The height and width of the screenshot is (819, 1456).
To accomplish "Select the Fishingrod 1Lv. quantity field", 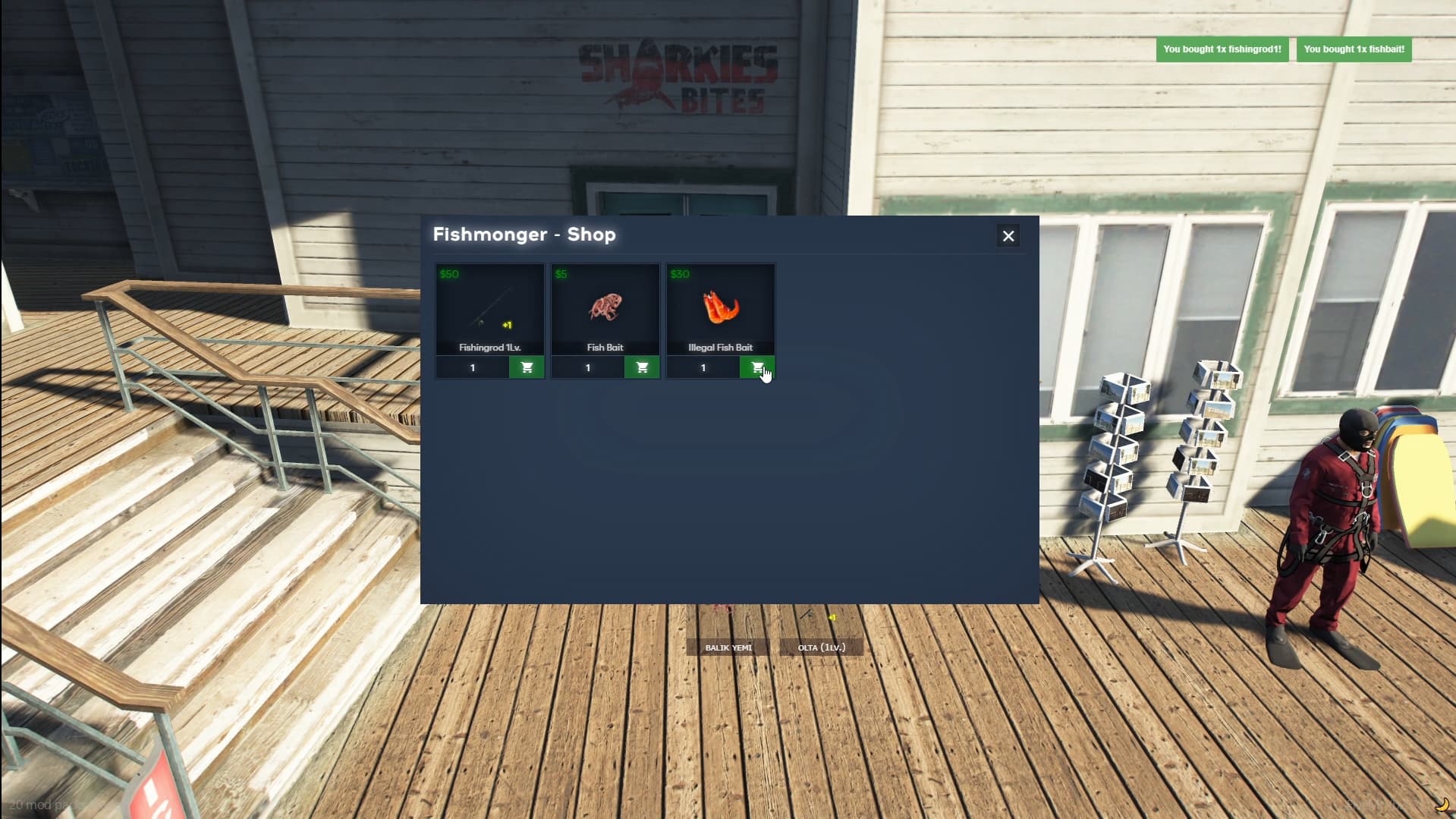I will tap(472, 367).
